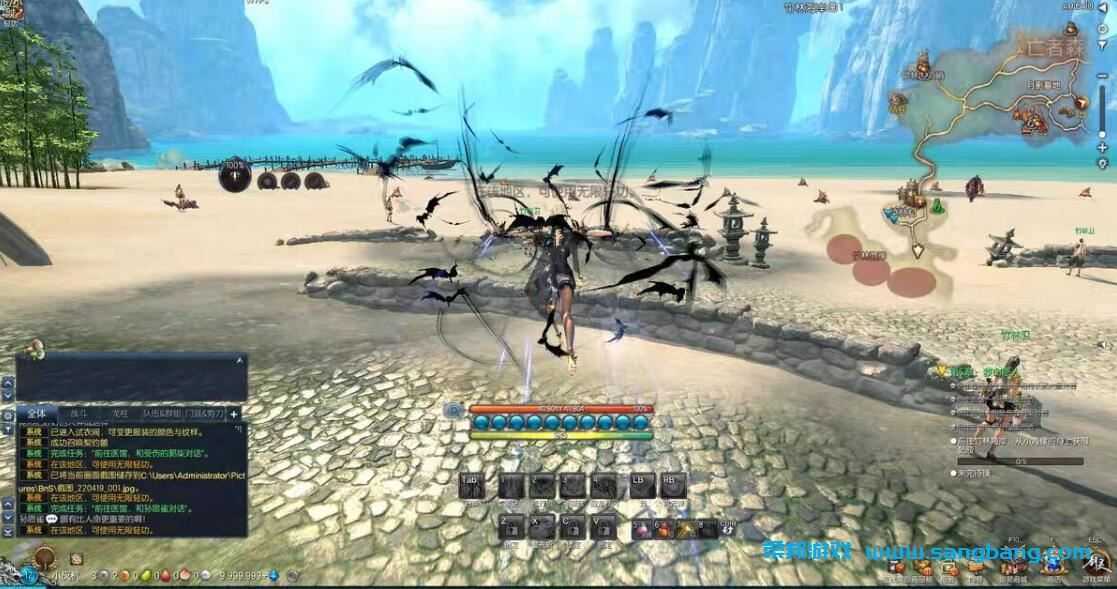Trigger the Z skill slot

tap(511, 527)
